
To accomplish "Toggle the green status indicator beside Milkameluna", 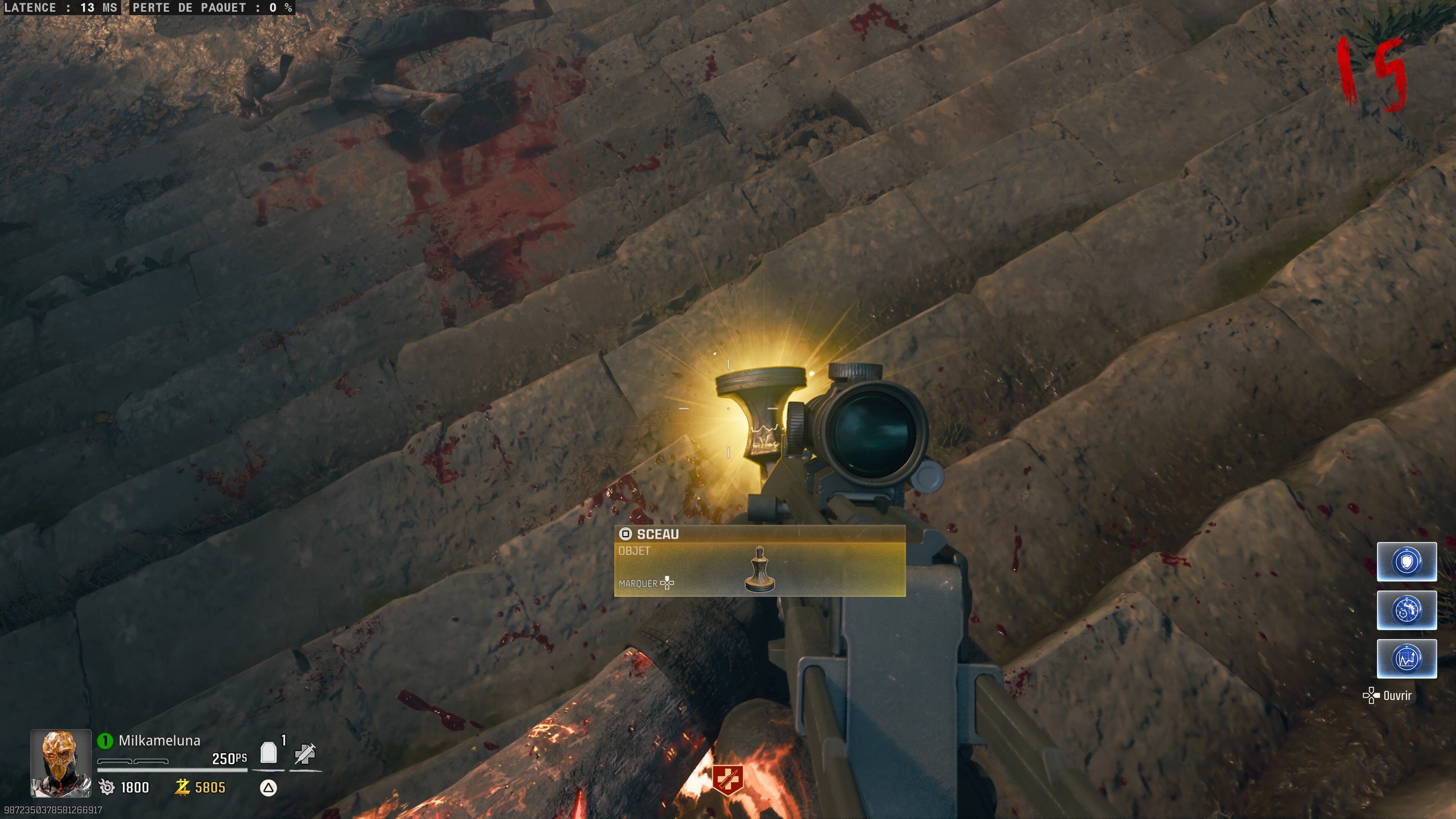I will tap(105, 740).
